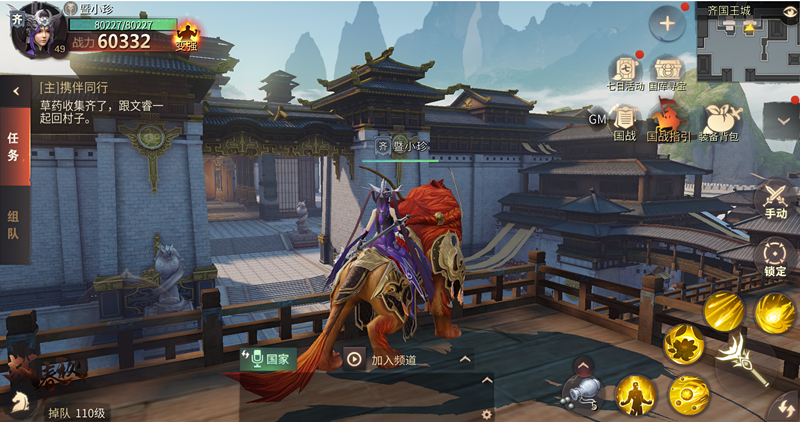This screenshot has height=422, width=800.
Task: Activate the 锁定 target lock button
Action: point(775,256)
